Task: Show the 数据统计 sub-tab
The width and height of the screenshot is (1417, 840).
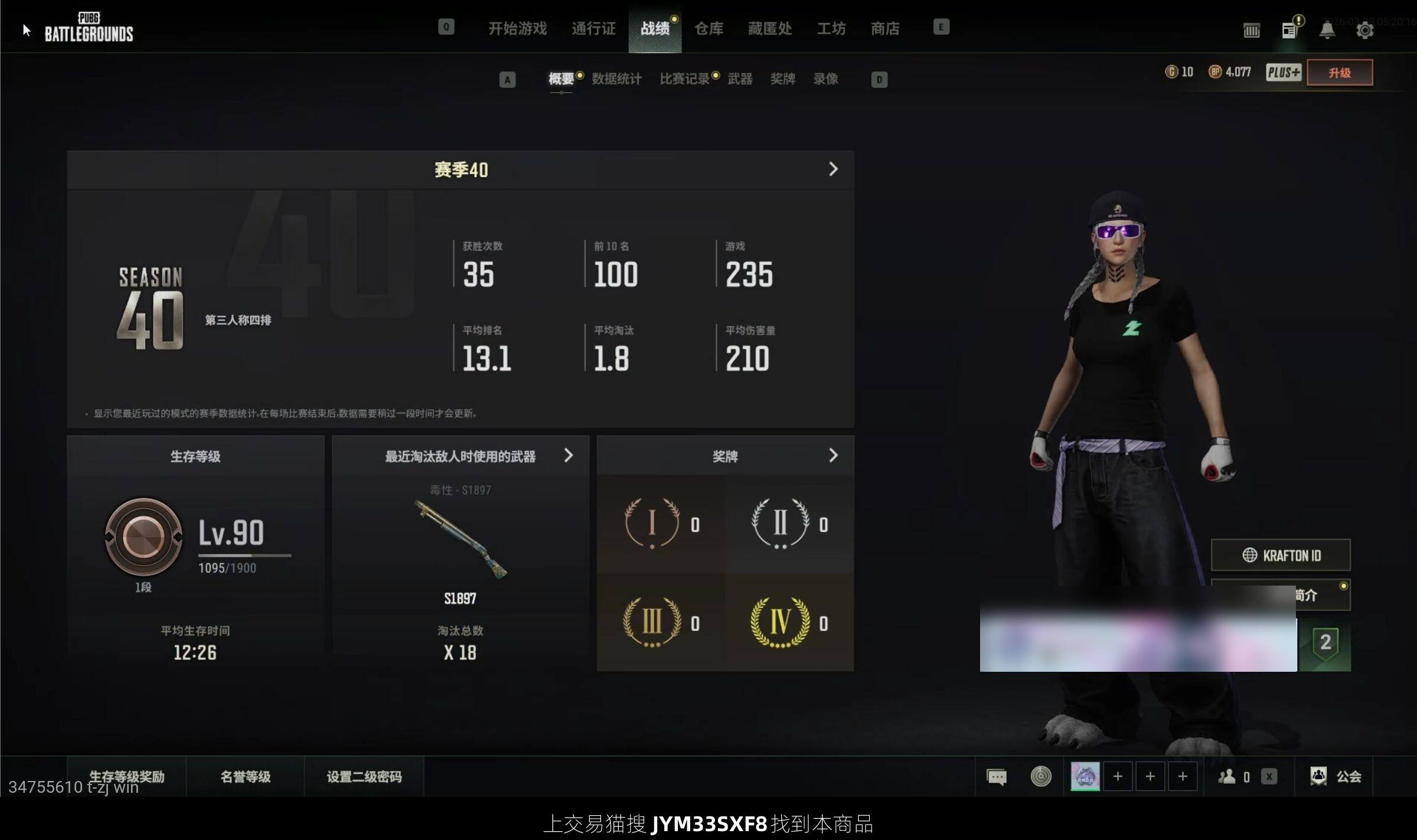Action: tap(616, 79)
